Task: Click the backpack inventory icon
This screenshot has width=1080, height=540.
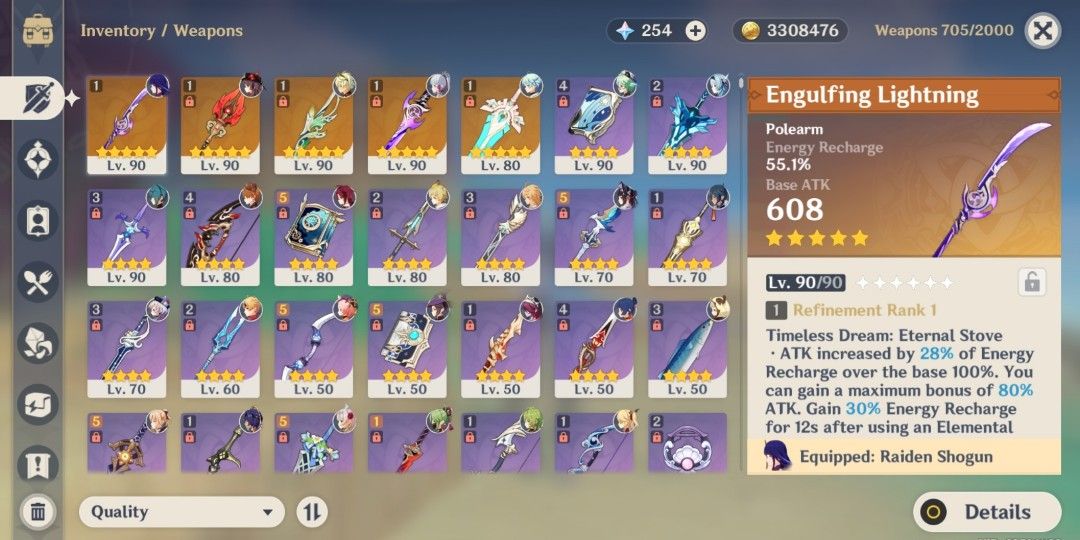Action: coord(38,30)
